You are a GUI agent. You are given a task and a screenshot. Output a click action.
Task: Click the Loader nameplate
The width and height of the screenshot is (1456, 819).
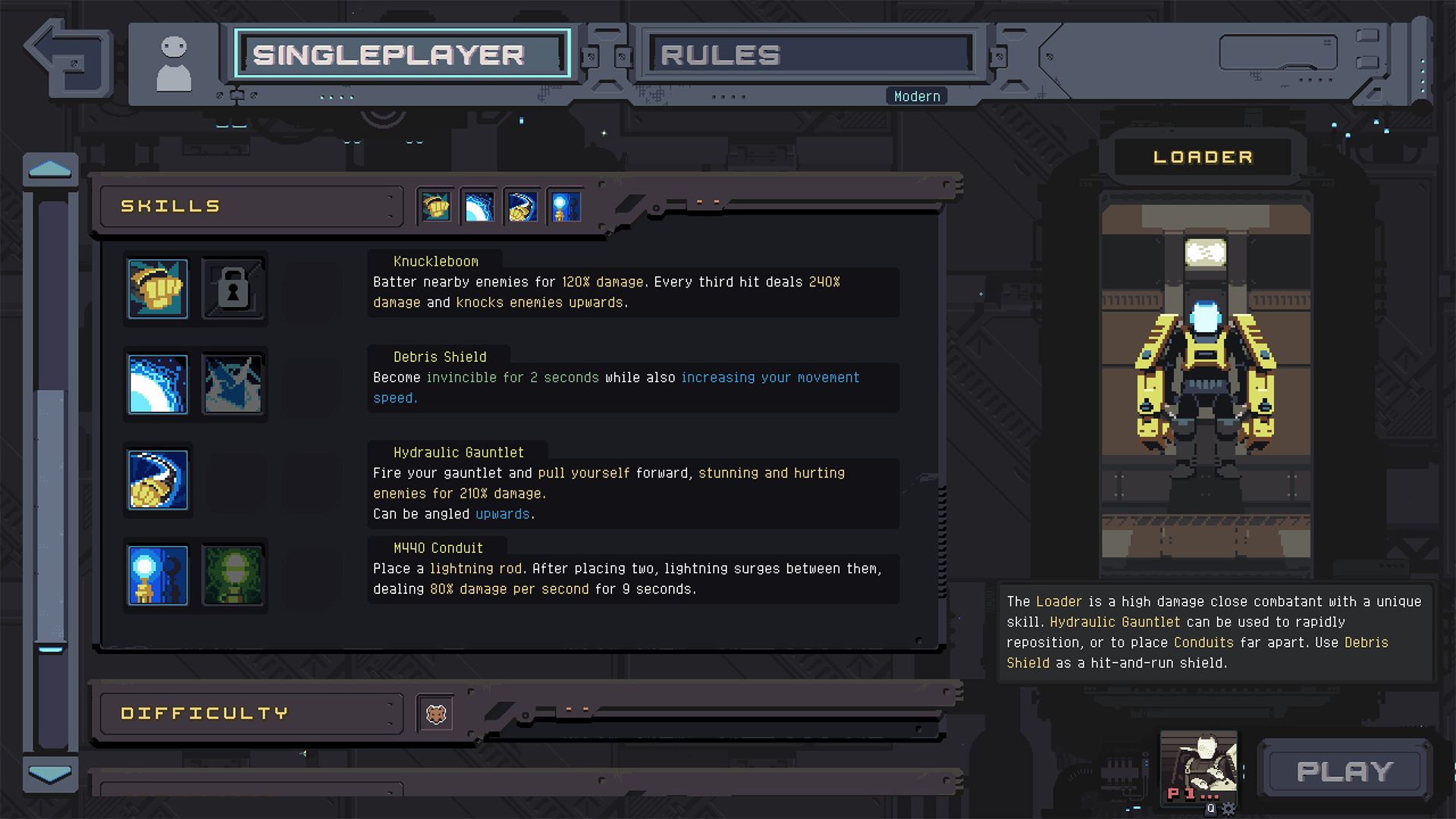coord(1203,156)
